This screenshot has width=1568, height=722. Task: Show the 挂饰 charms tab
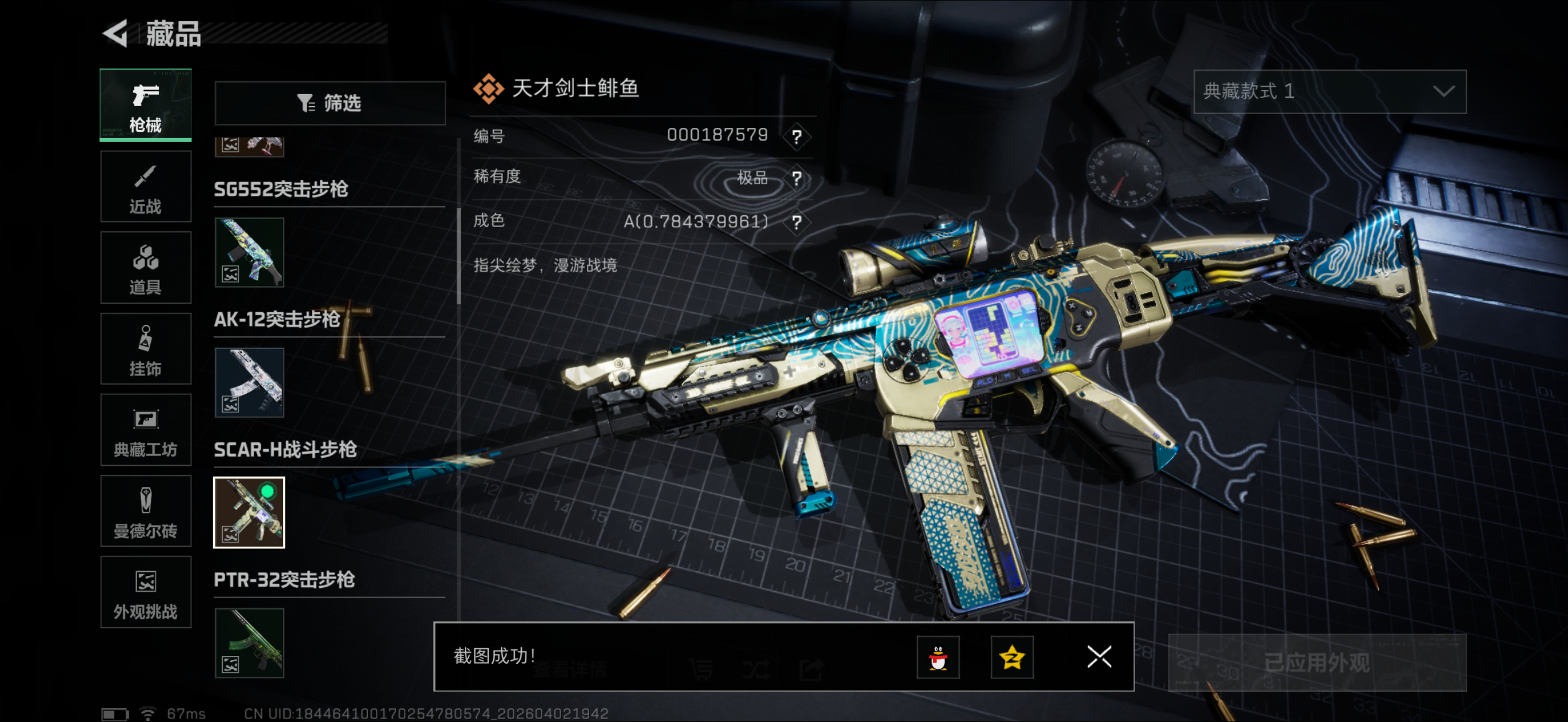pos(146,349)
